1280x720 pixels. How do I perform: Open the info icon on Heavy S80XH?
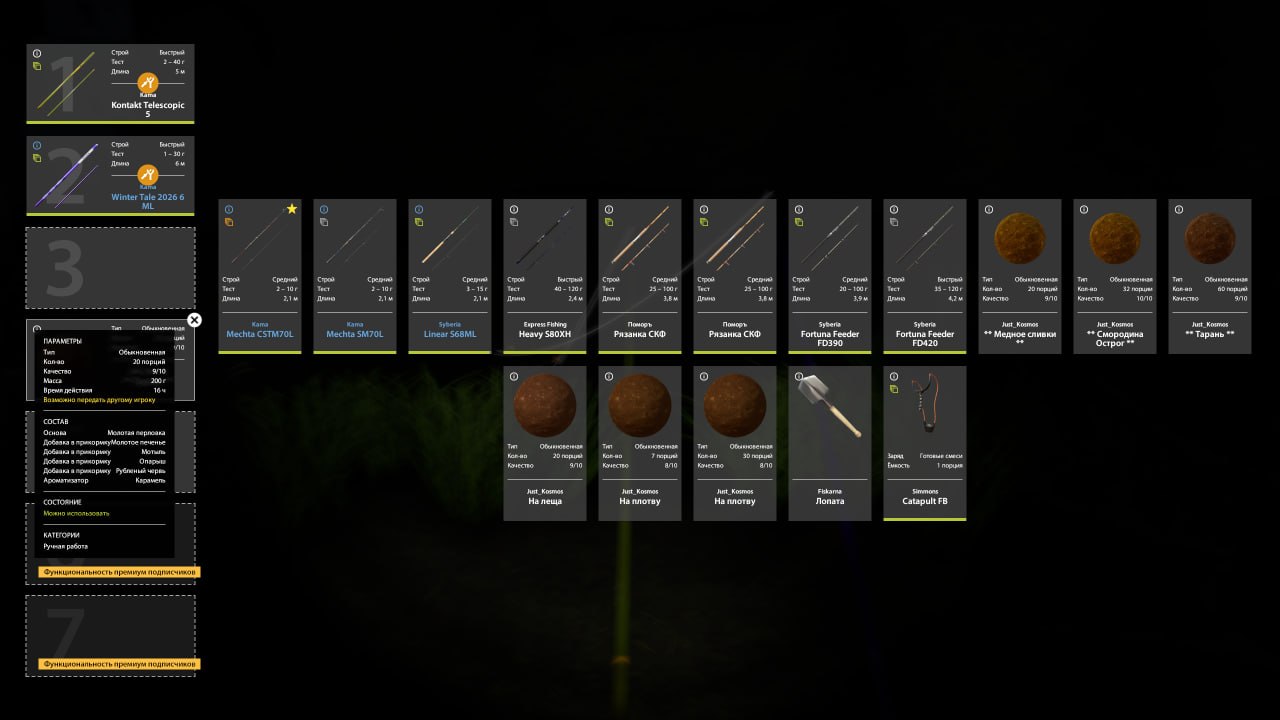514,209
